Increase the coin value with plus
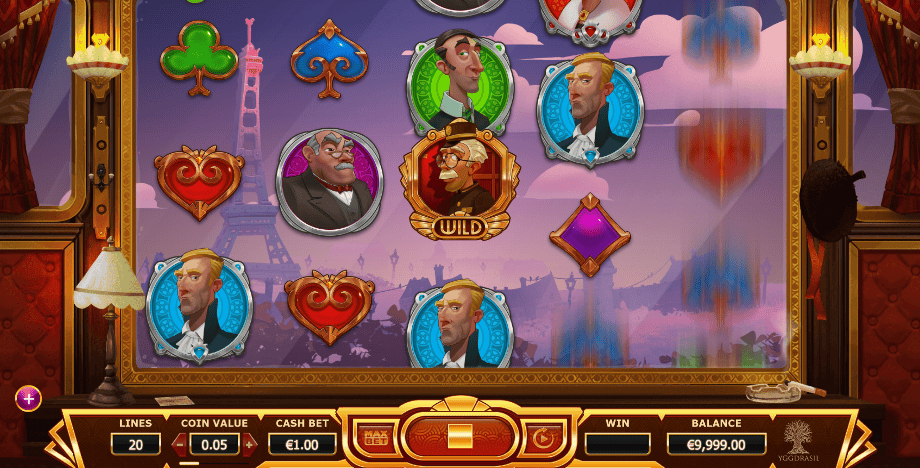 (x=249, y=443)
